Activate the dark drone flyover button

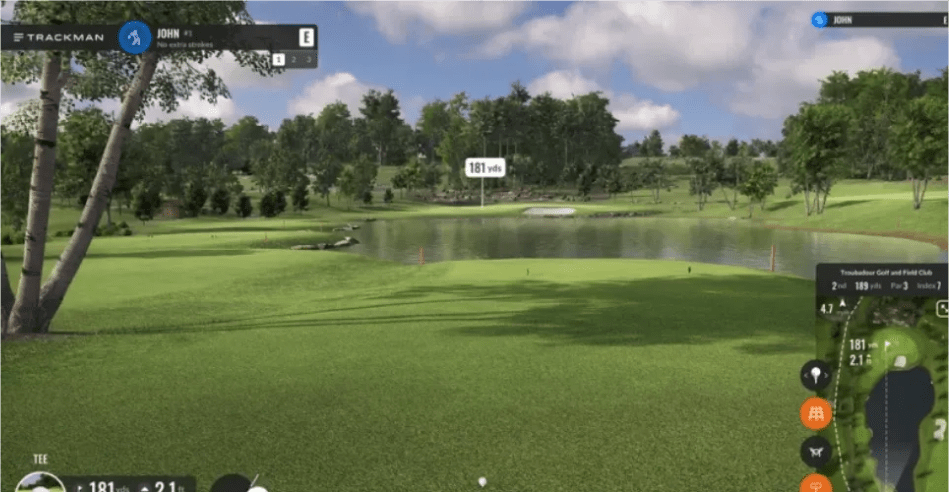[816, 451]
